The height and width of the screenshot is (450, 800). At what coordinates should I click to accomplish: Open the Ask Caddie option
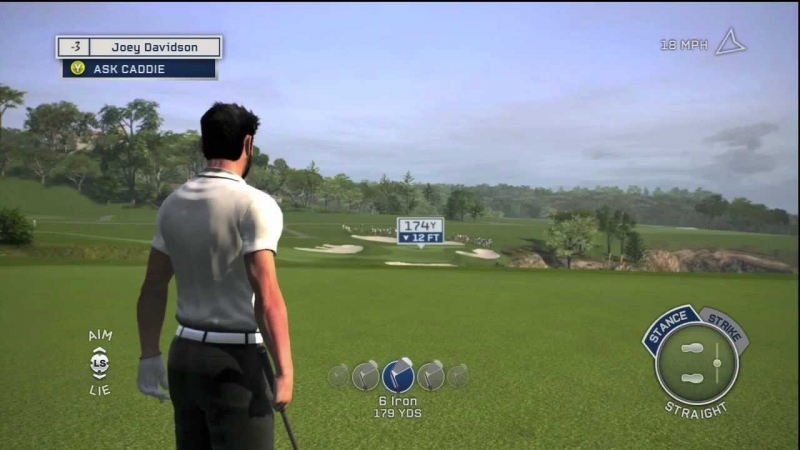(139, 69)
